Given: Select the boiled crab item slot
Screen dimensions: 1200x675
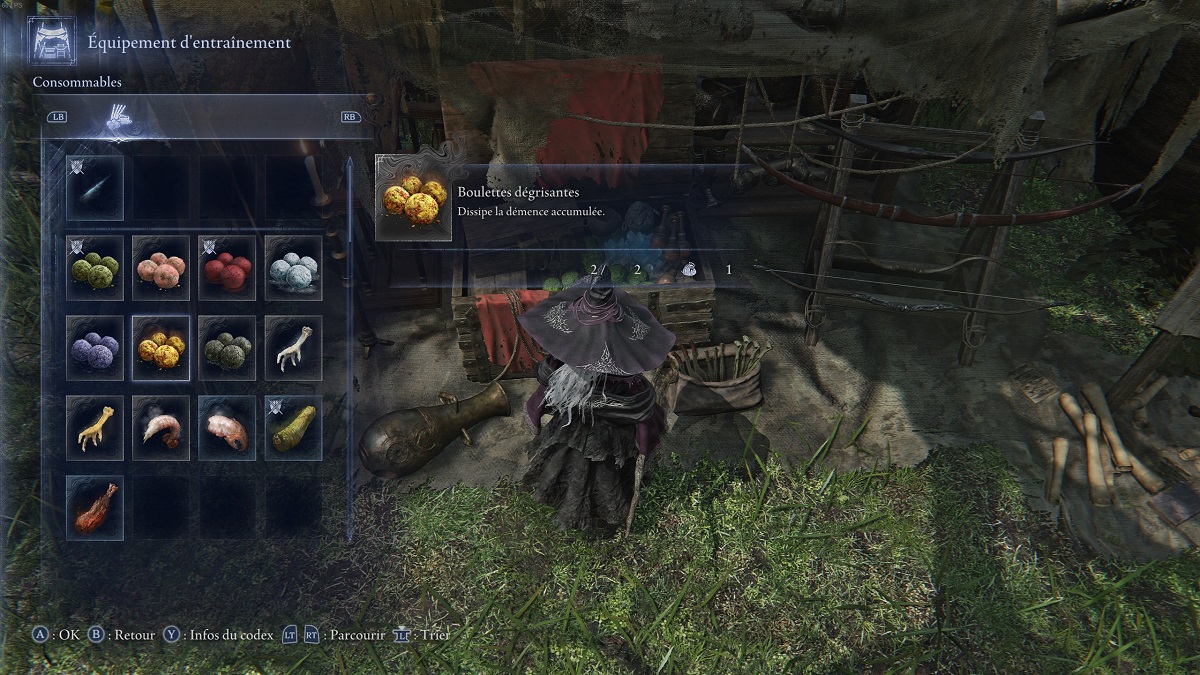Looking at the screenshot, I should [227, 427].
